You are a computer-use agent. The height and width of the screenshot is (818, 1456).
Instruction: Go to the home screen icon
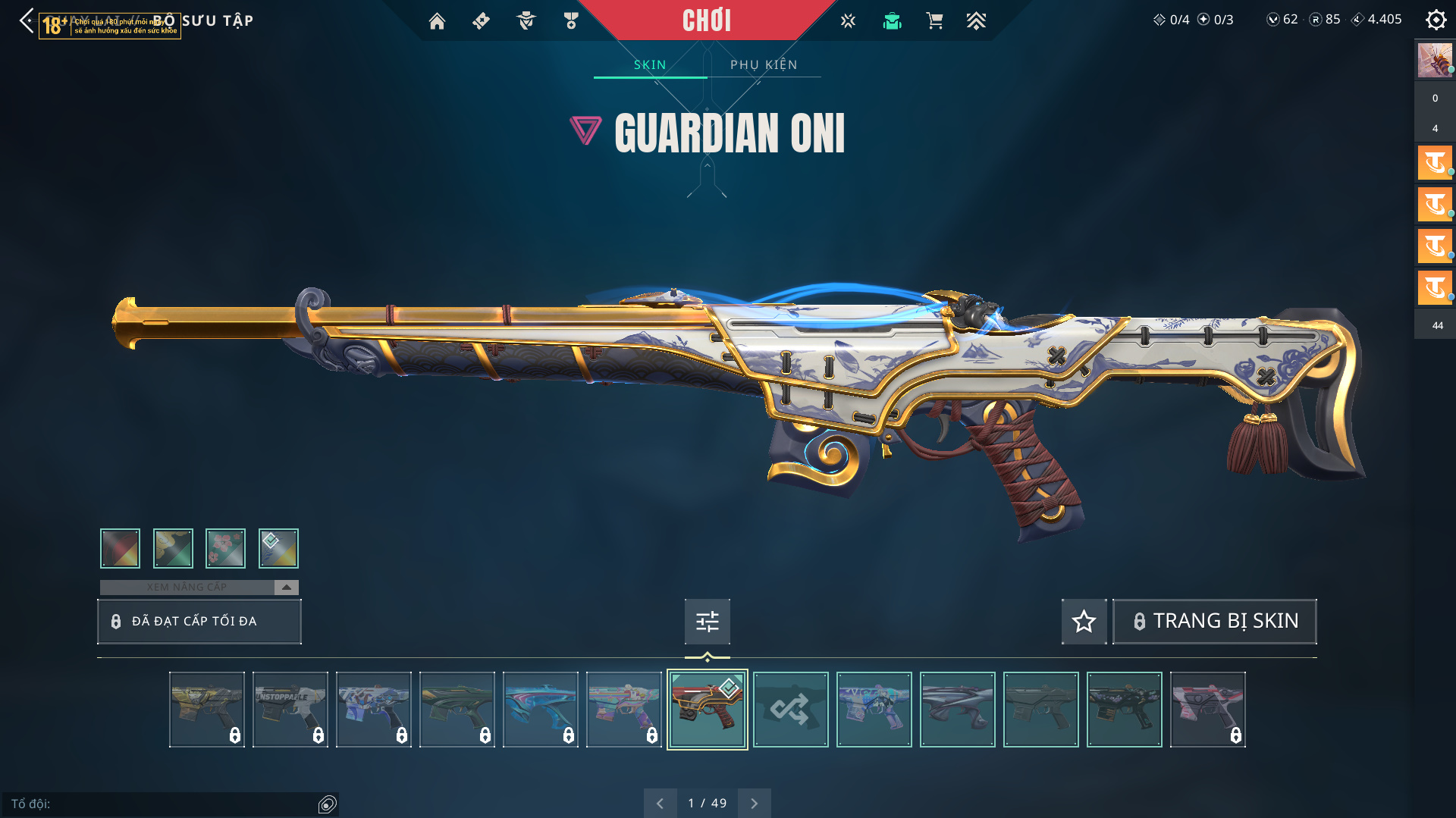[437, 21]
